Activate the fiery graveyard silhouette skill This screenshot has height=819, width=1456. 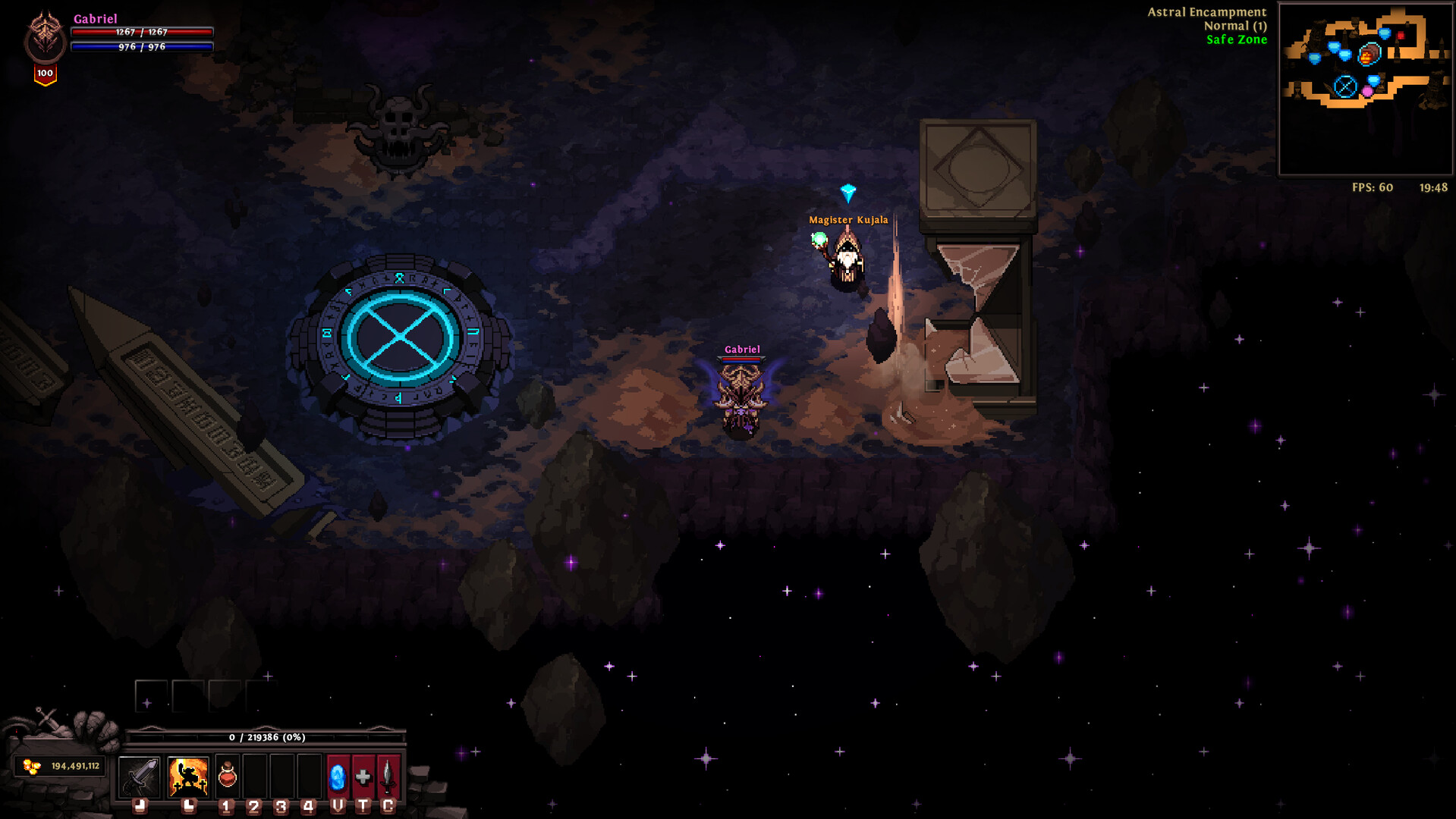(188, 776)
